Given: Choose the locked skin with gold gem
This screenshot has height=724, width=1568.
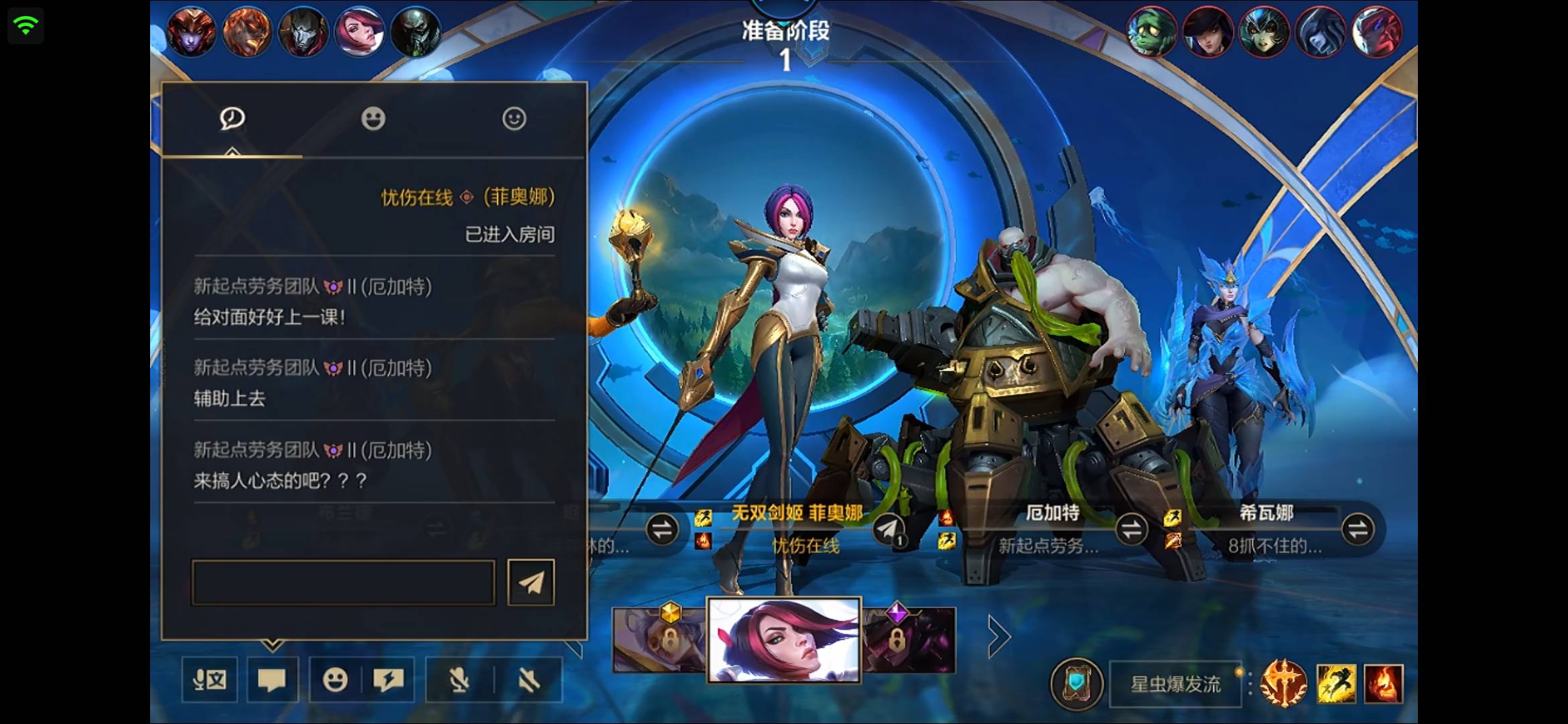Looking at the screenshot, I should pos(659,640).
